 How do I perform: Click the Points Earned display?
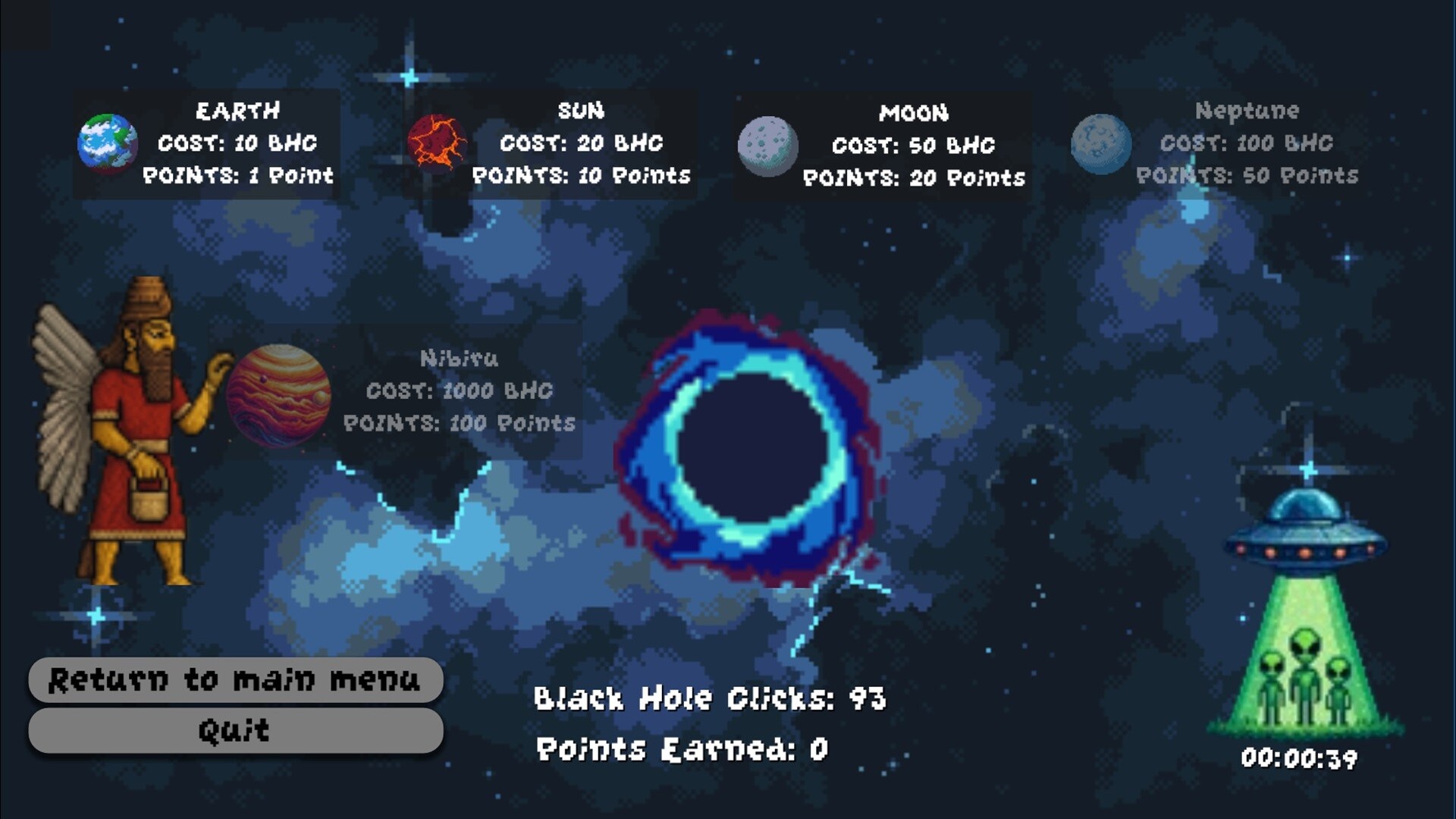pos(681,749)
